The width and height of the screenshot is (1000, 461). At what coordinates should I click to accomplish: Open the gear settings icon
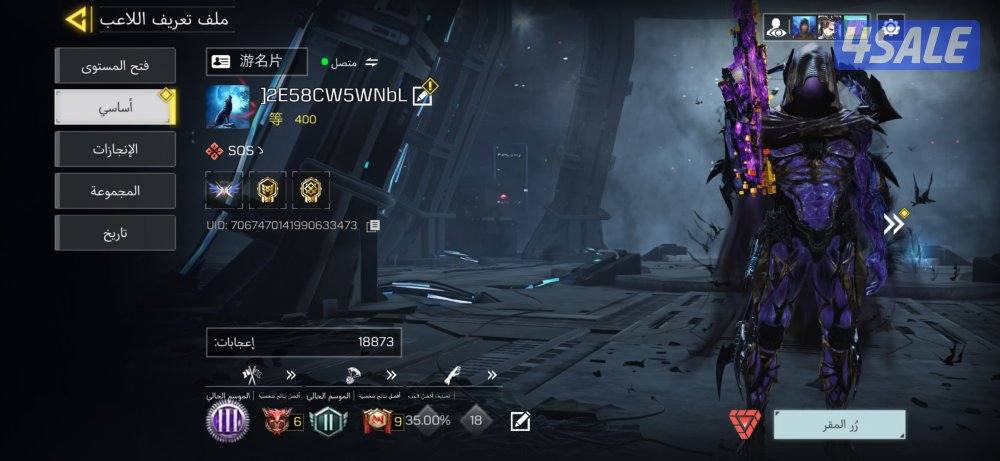click(x=890, y=27)
